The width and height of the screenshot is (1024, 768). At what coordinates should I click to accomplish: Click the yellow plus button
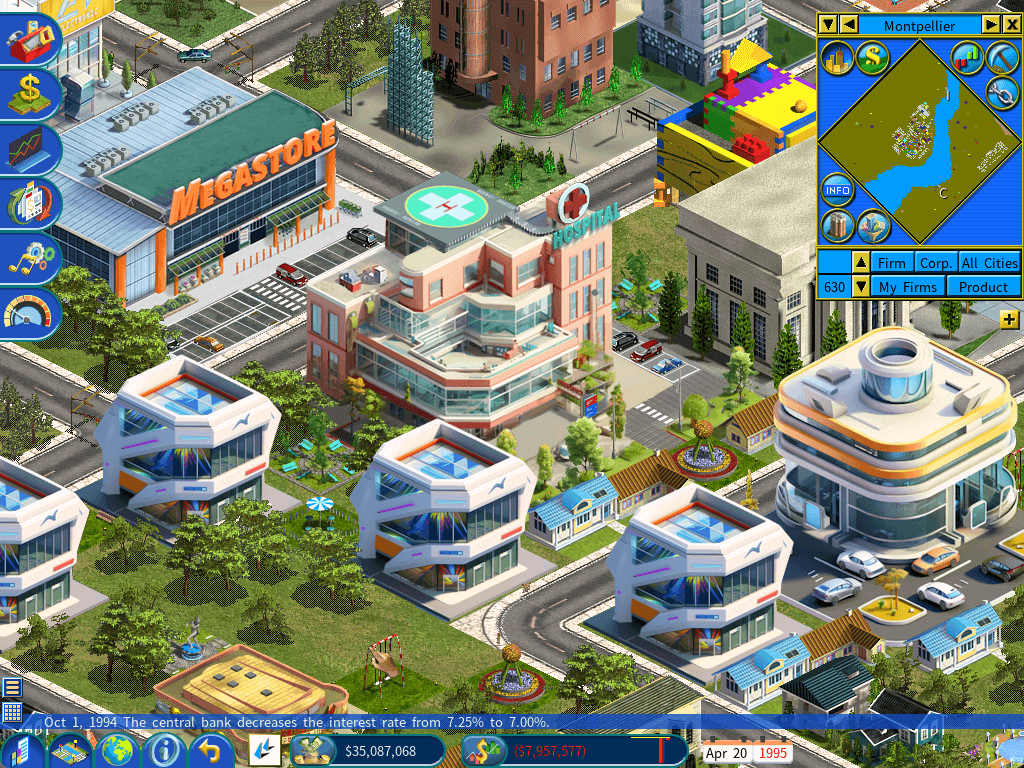click(1009, 320)
